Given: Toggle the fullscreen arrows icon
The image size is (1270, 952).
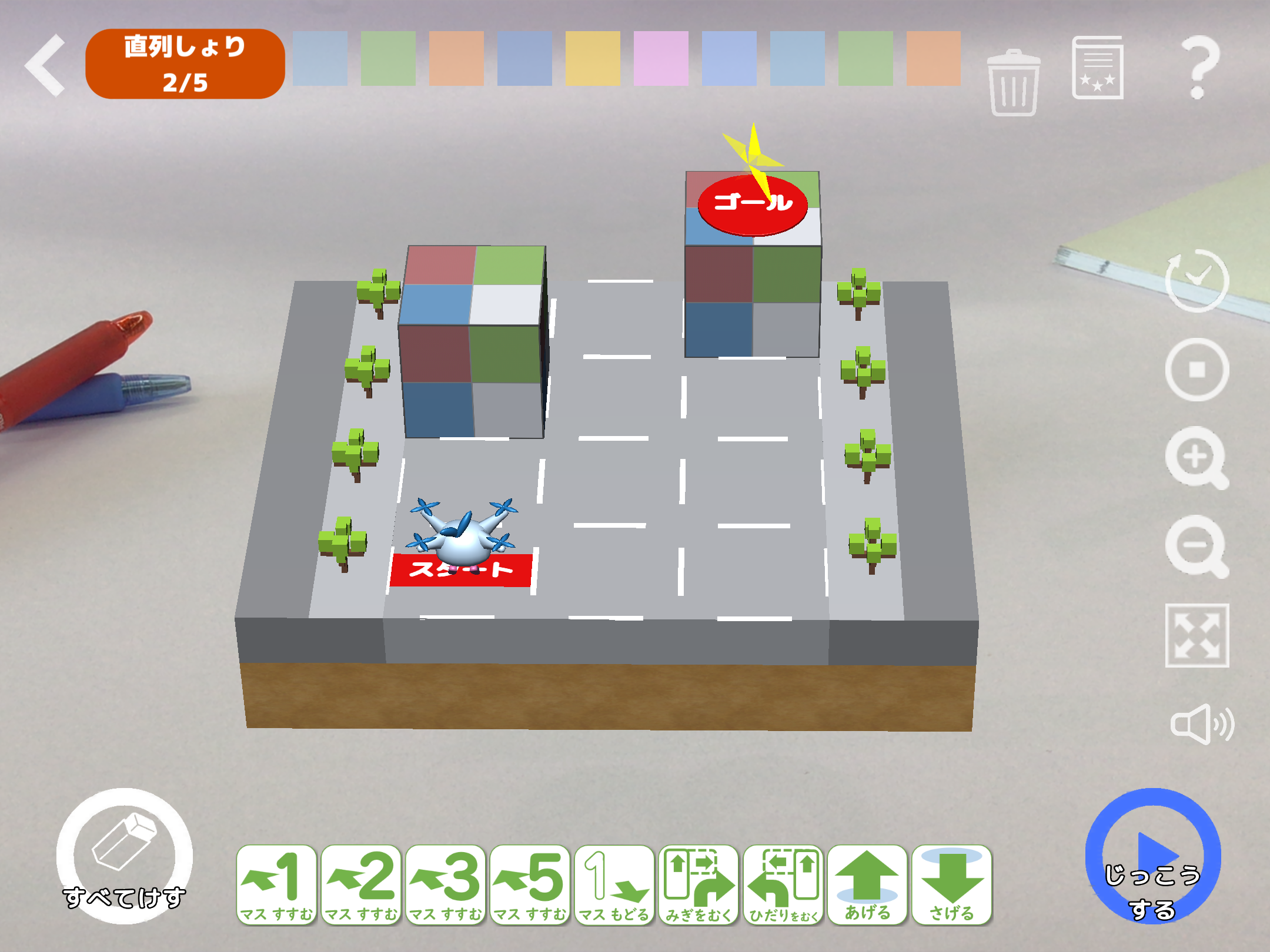Looking at the screenshot, I should click(1197, 635).
